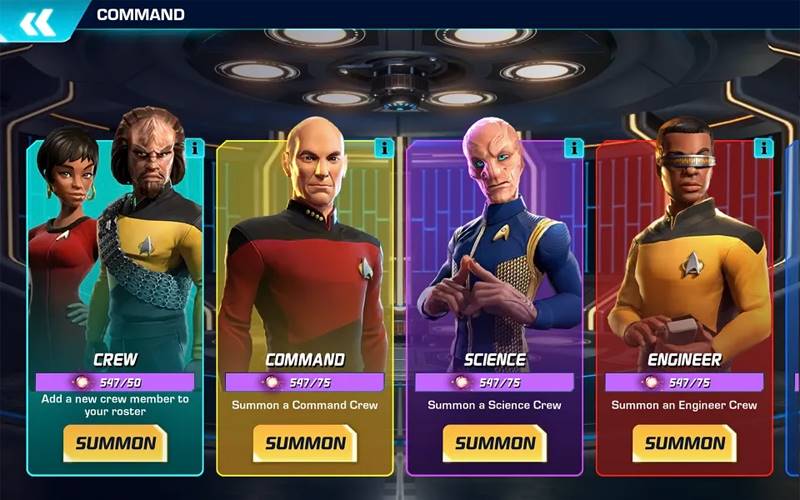
Task: Summon a Science Crew member
Action: point(495,443)
